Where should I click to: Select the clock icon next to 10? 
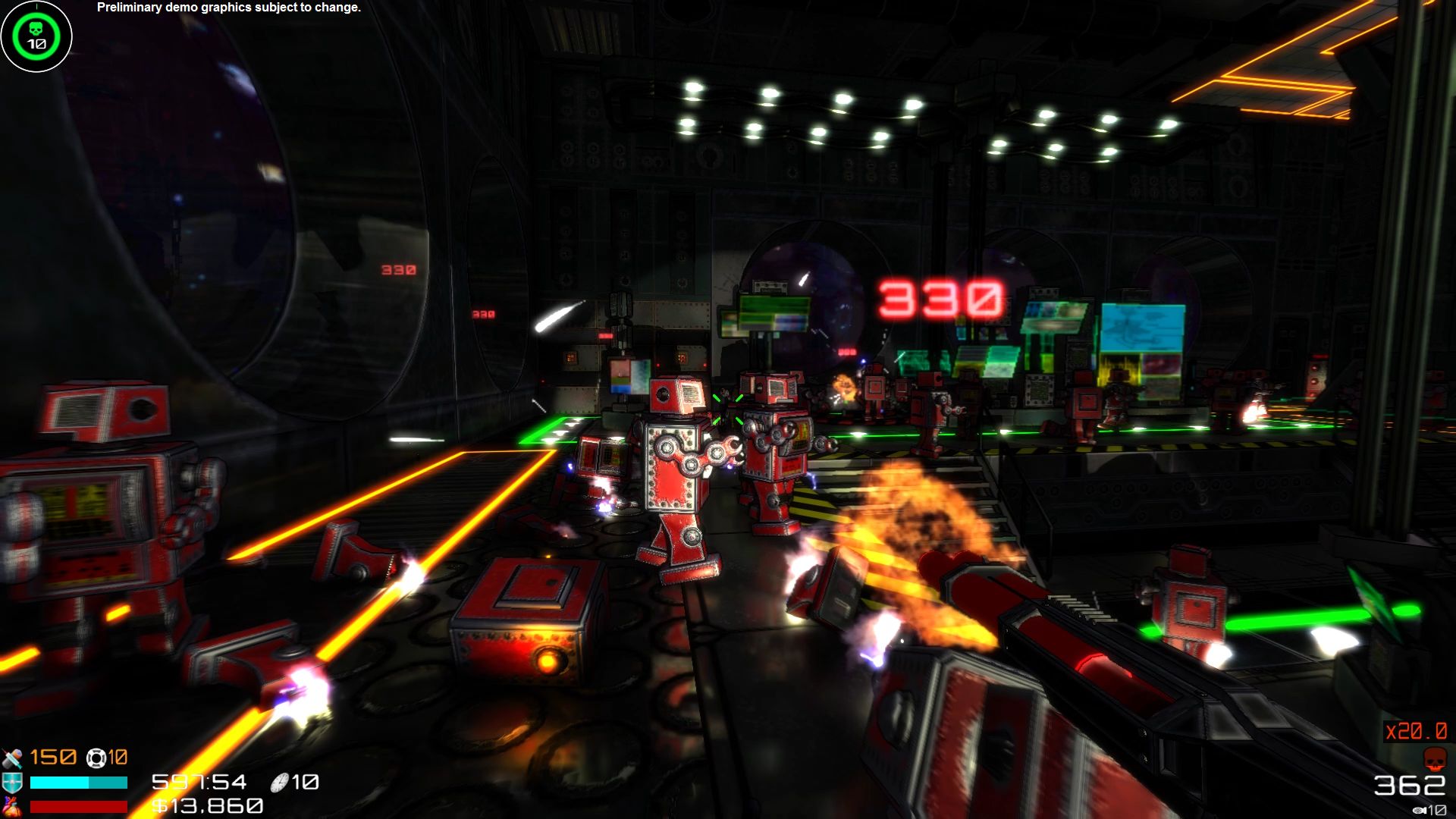[x=281, y=782]
